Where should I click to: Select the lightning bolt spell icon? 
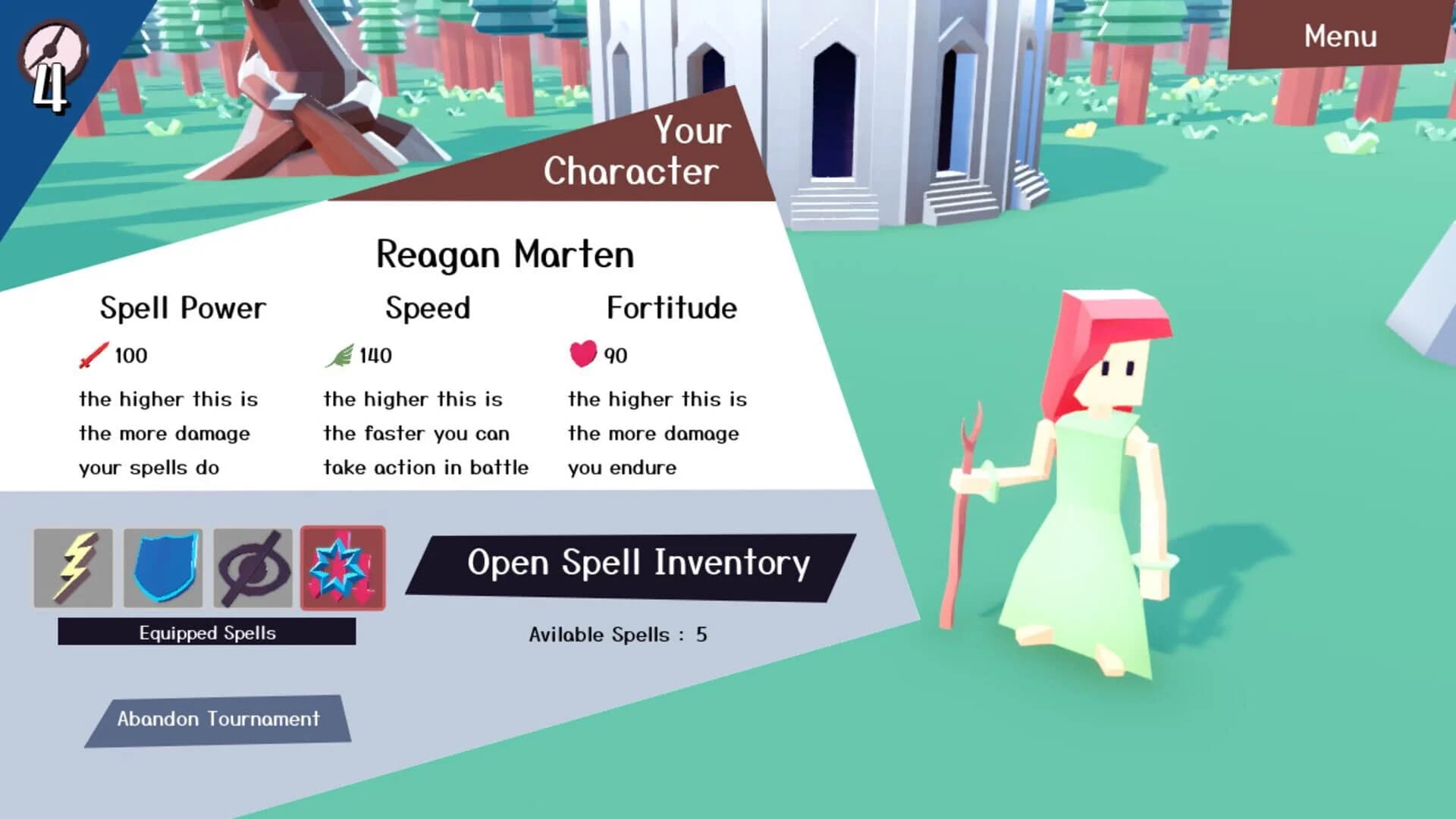click(74, 567)
